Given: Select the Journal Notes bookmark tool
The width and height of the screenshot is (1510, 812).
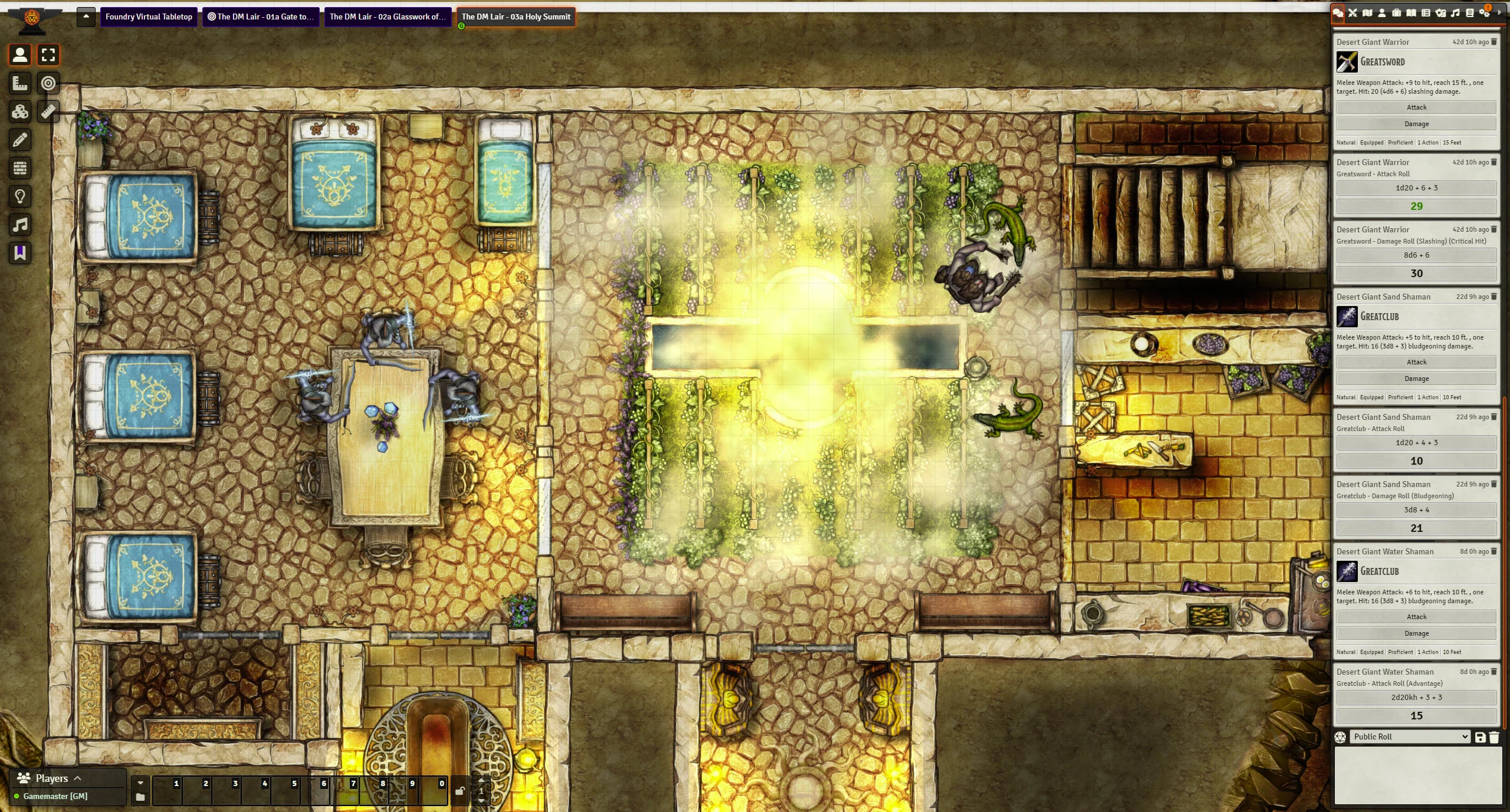Looking at the screenshot, I should pyautogui.click(x=20, y=253).
